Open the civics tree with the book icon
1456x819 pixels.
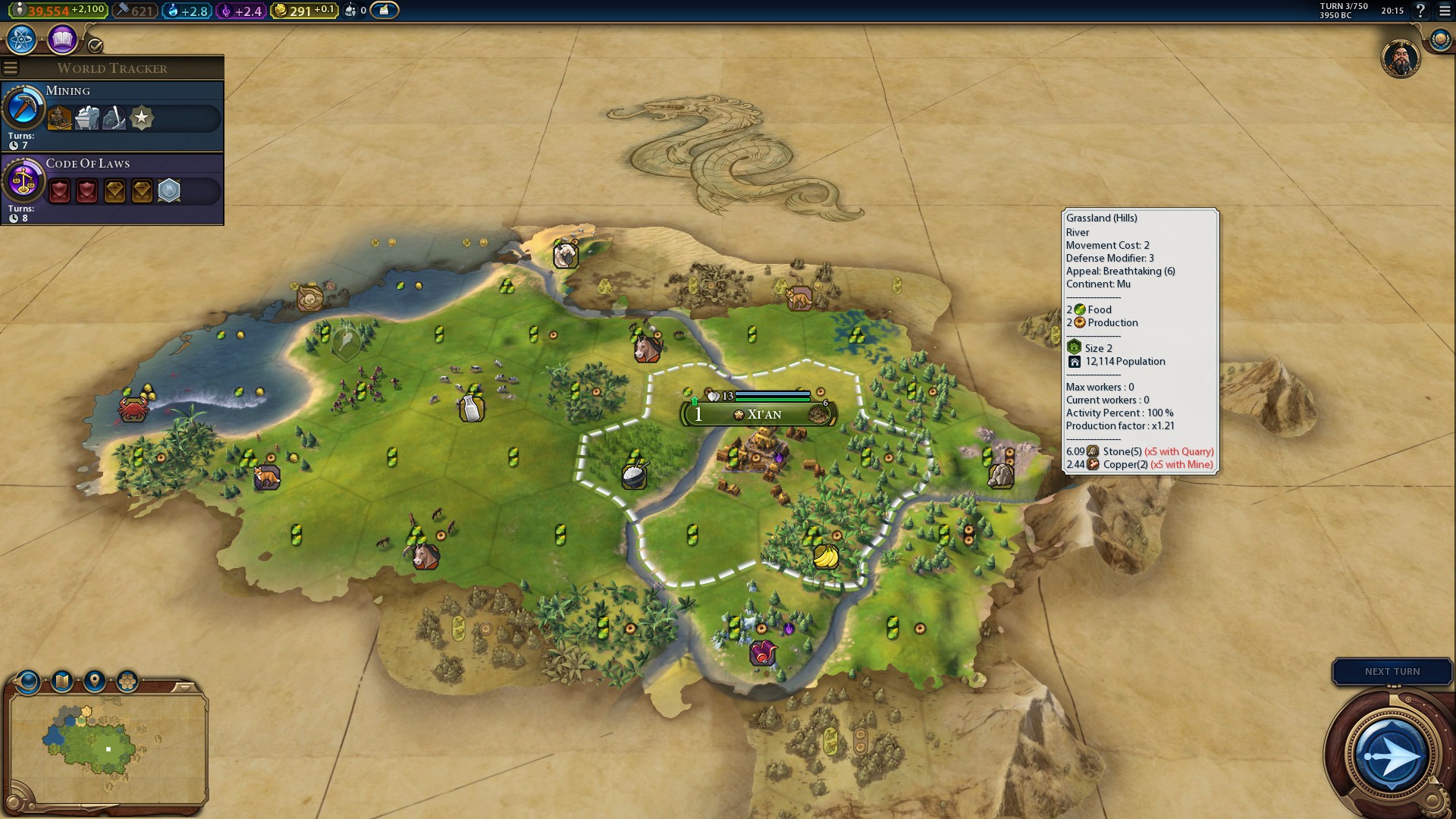point(62,39)
